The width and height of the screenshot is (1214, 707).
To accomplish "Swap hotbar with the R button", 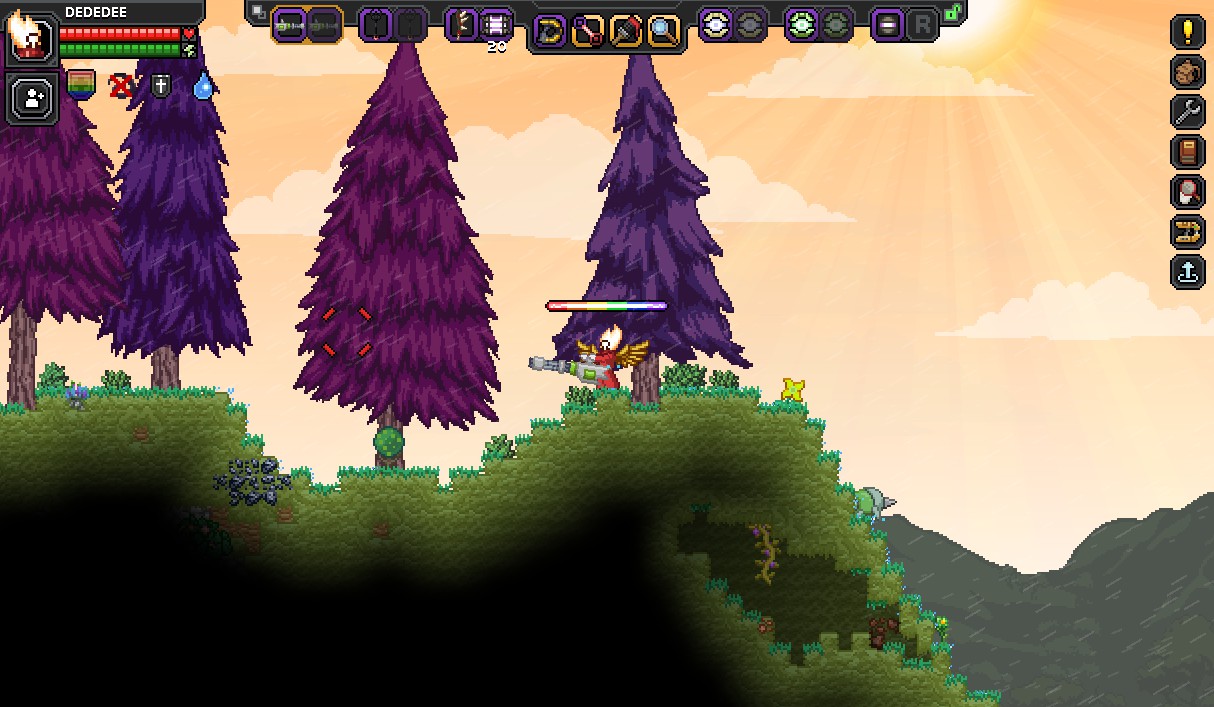I will [x=922, y=25].
